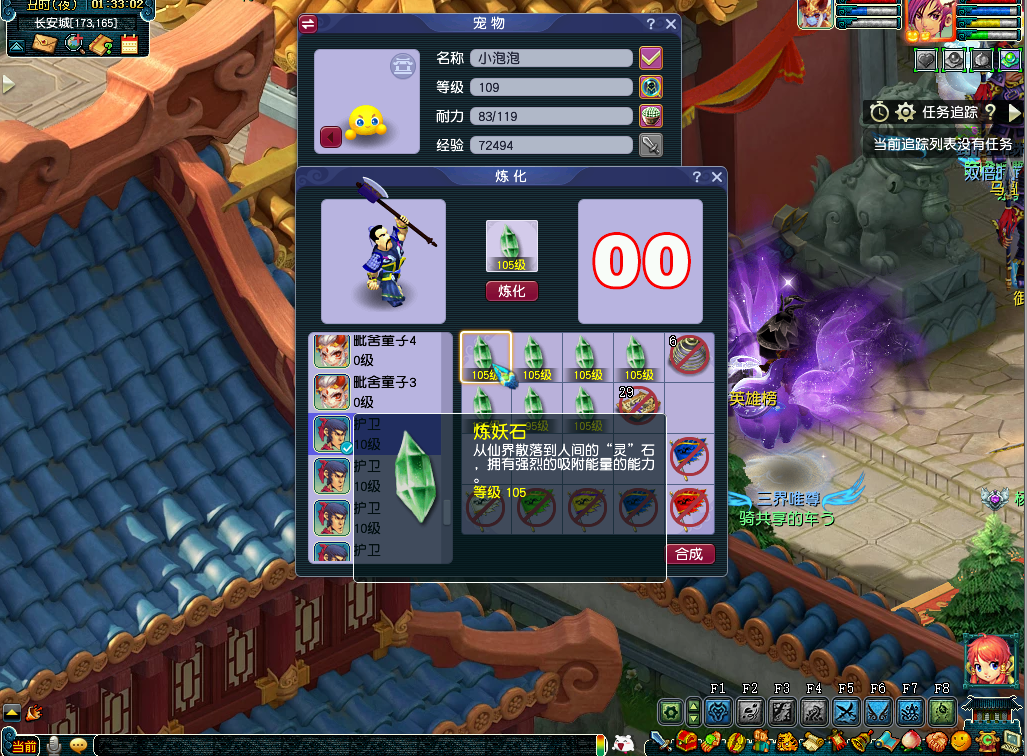This screenshot has height=756, width=1027.
Task: Choose 毗舍童子3 in the pet list
Action: [380, 392]
